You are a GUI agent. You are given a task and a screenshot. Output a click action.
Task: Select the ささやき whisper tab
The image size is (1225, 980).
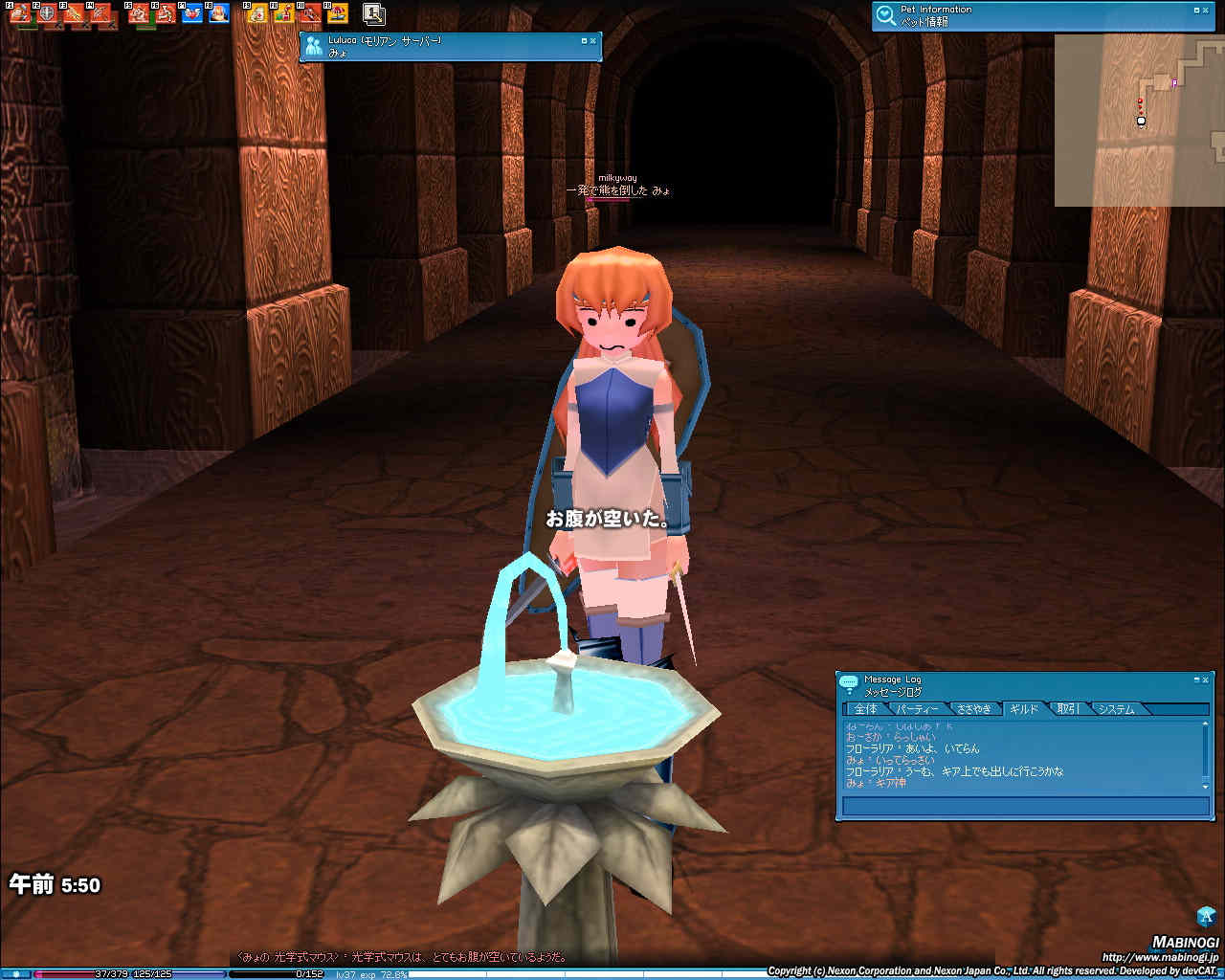973,709
